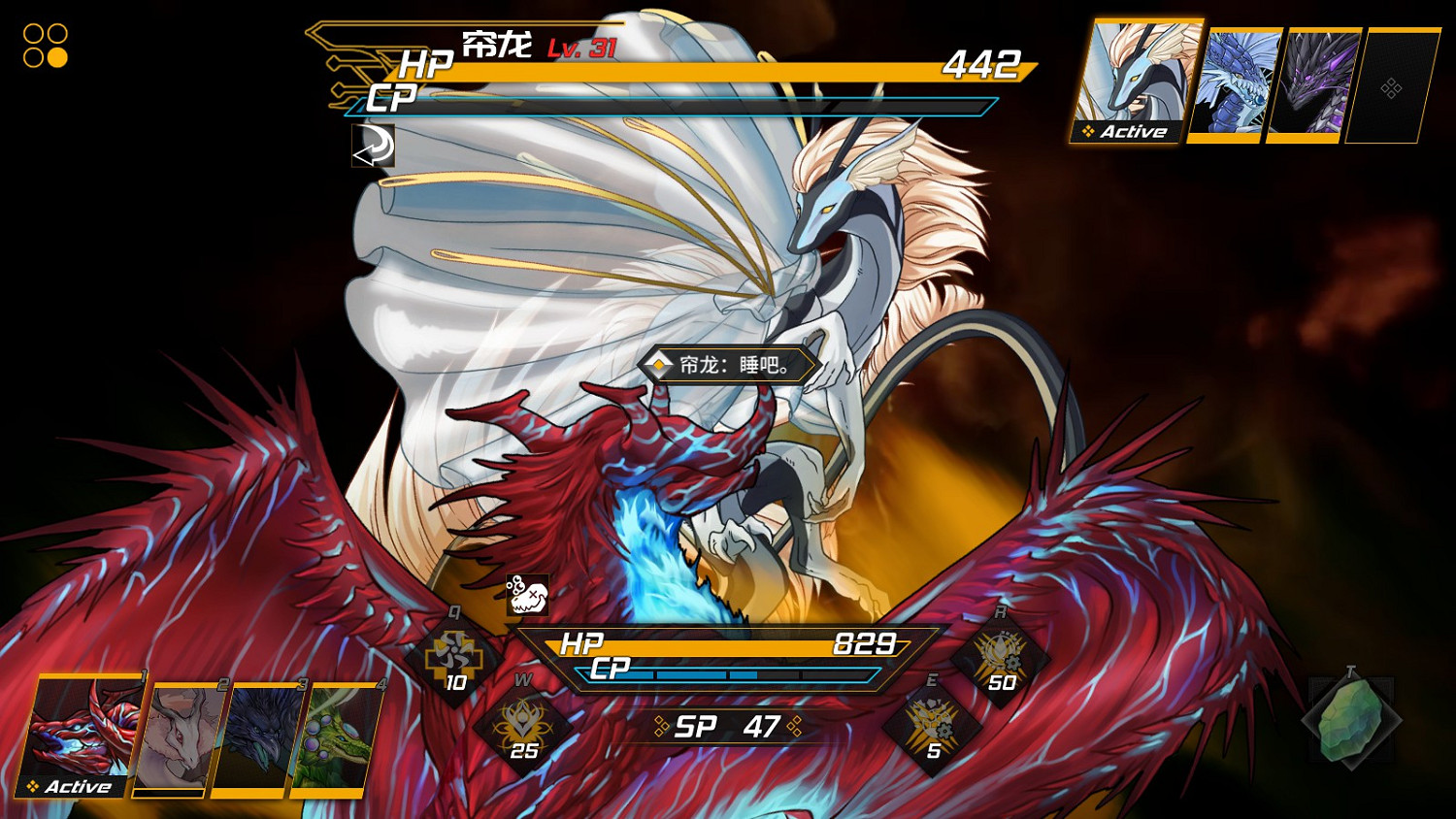Check the enemy's crescent status effect icon
The height and width of the screenshot is (819, 1456).
tap(373, 146)
